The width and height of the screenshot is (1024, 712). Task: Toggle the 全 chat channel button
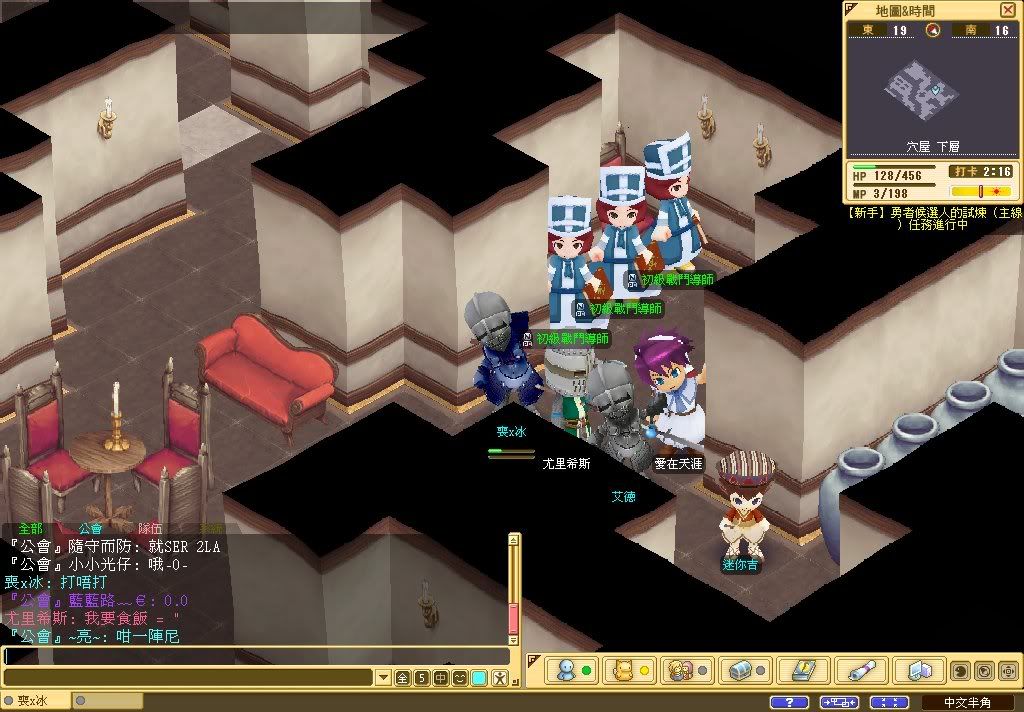(403, 678)
